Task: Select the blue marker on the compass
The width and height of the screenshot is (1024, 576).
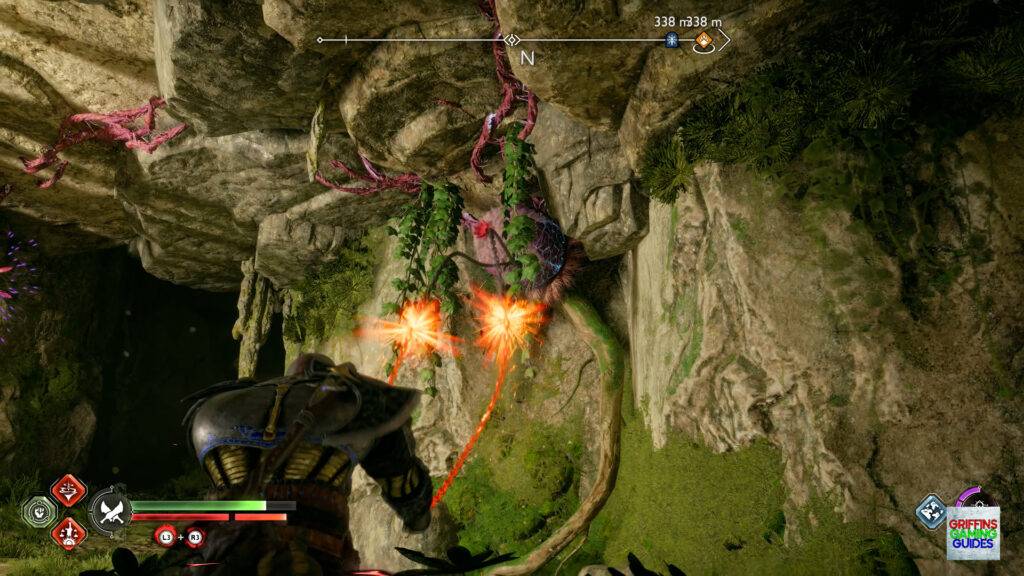Action: pos(672,41)
